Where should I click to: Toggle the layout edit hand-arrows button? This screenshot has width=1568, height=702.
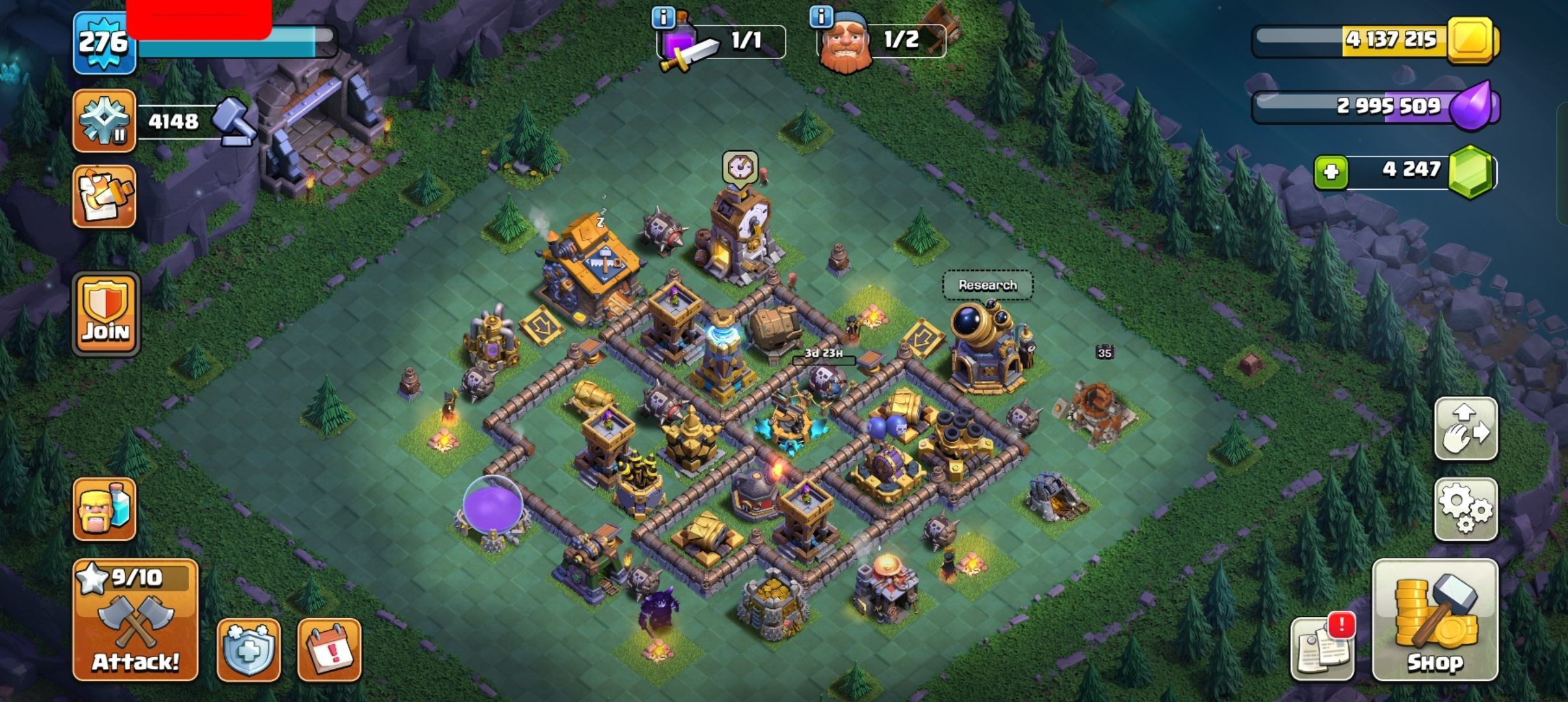1466,428
